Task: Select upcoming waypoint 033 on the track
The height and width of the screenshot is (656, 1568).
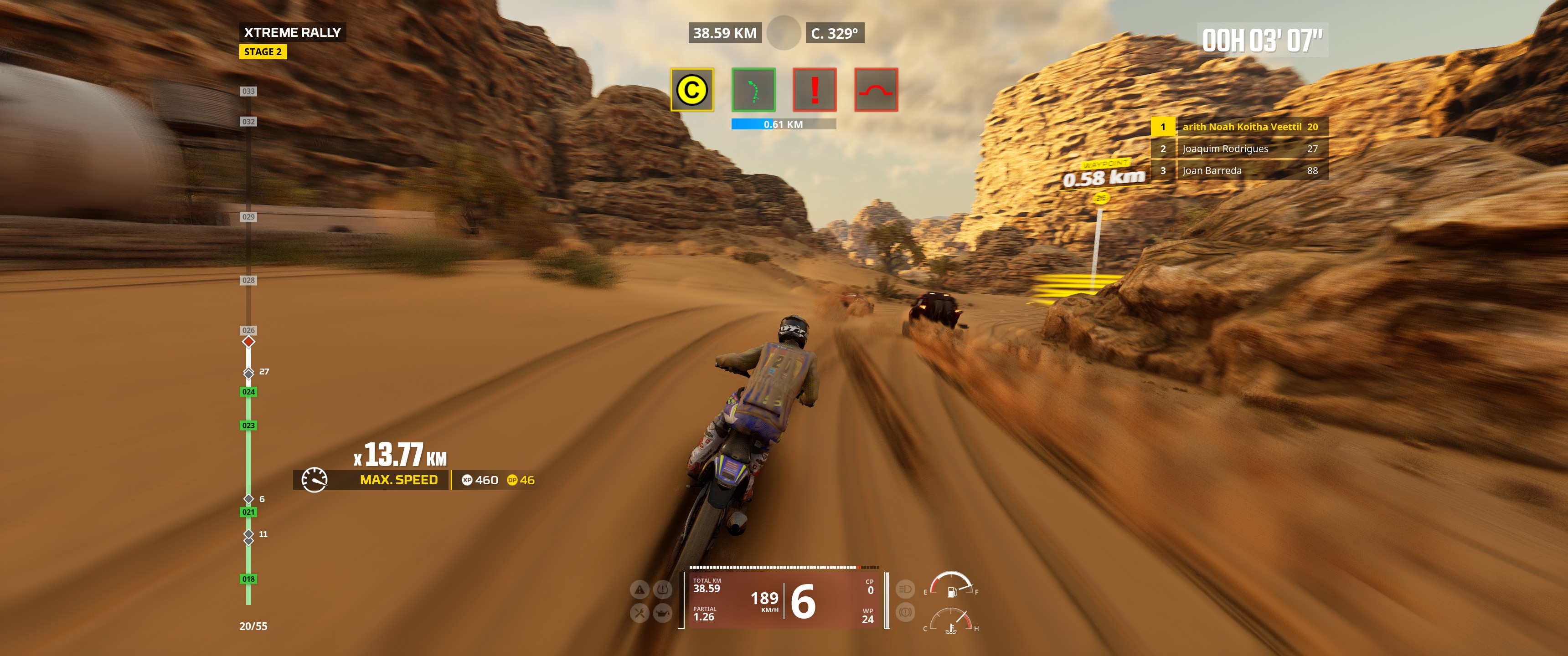Action: click(x=248, y=91)
